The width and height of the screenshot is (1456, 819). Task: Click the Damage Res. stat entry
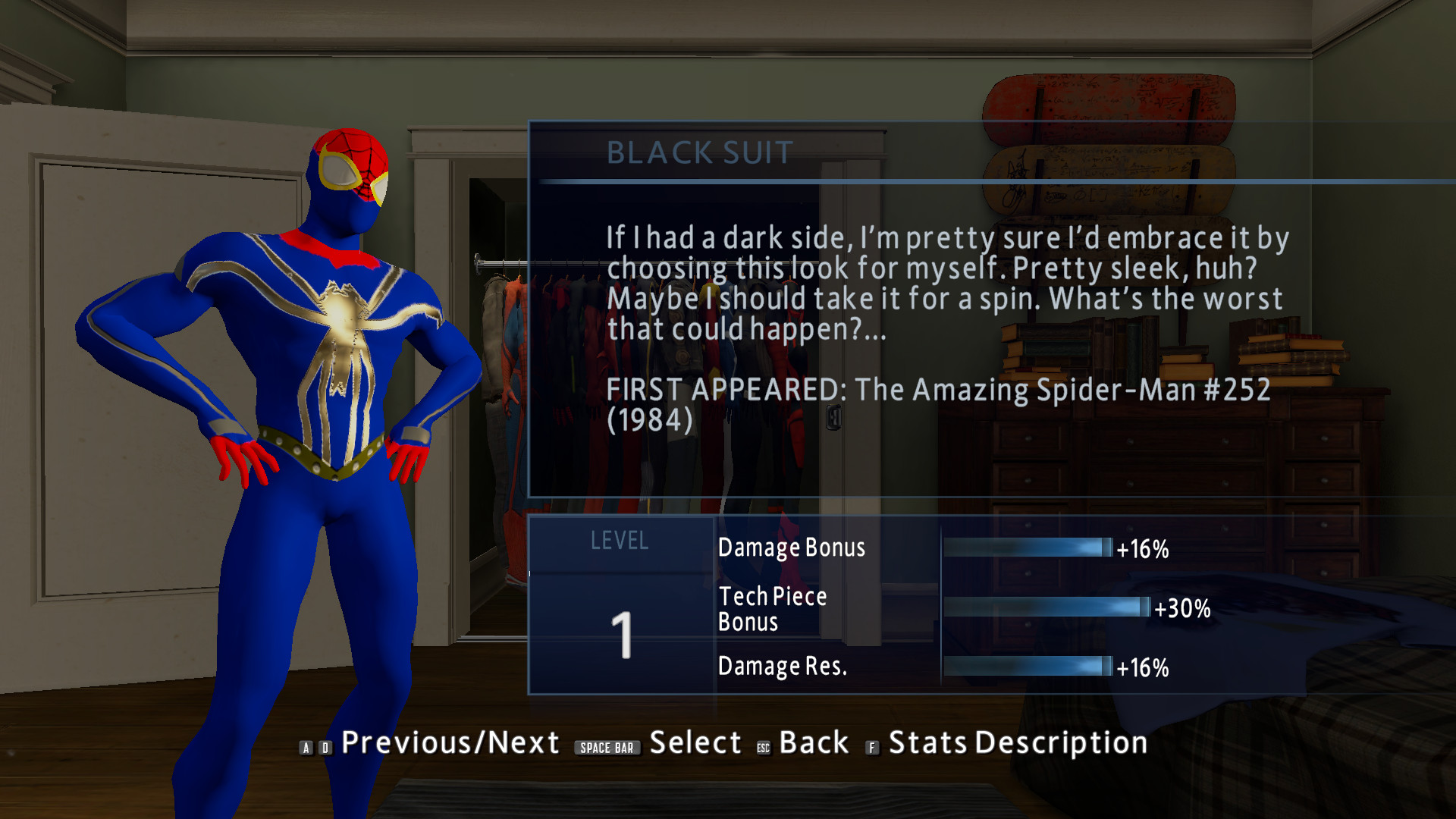781,666
